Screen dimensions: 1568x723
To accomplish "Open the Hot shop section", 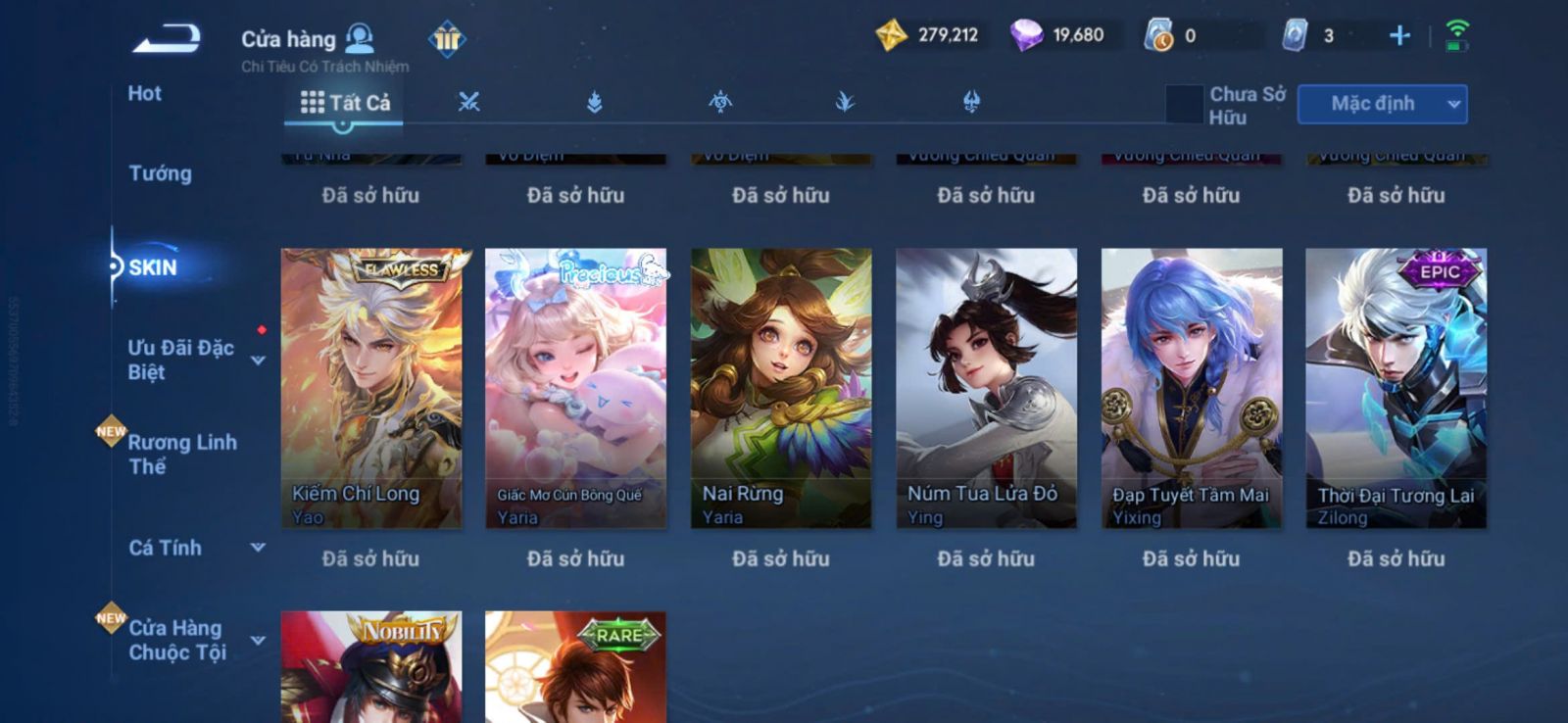I will (144, 94).
